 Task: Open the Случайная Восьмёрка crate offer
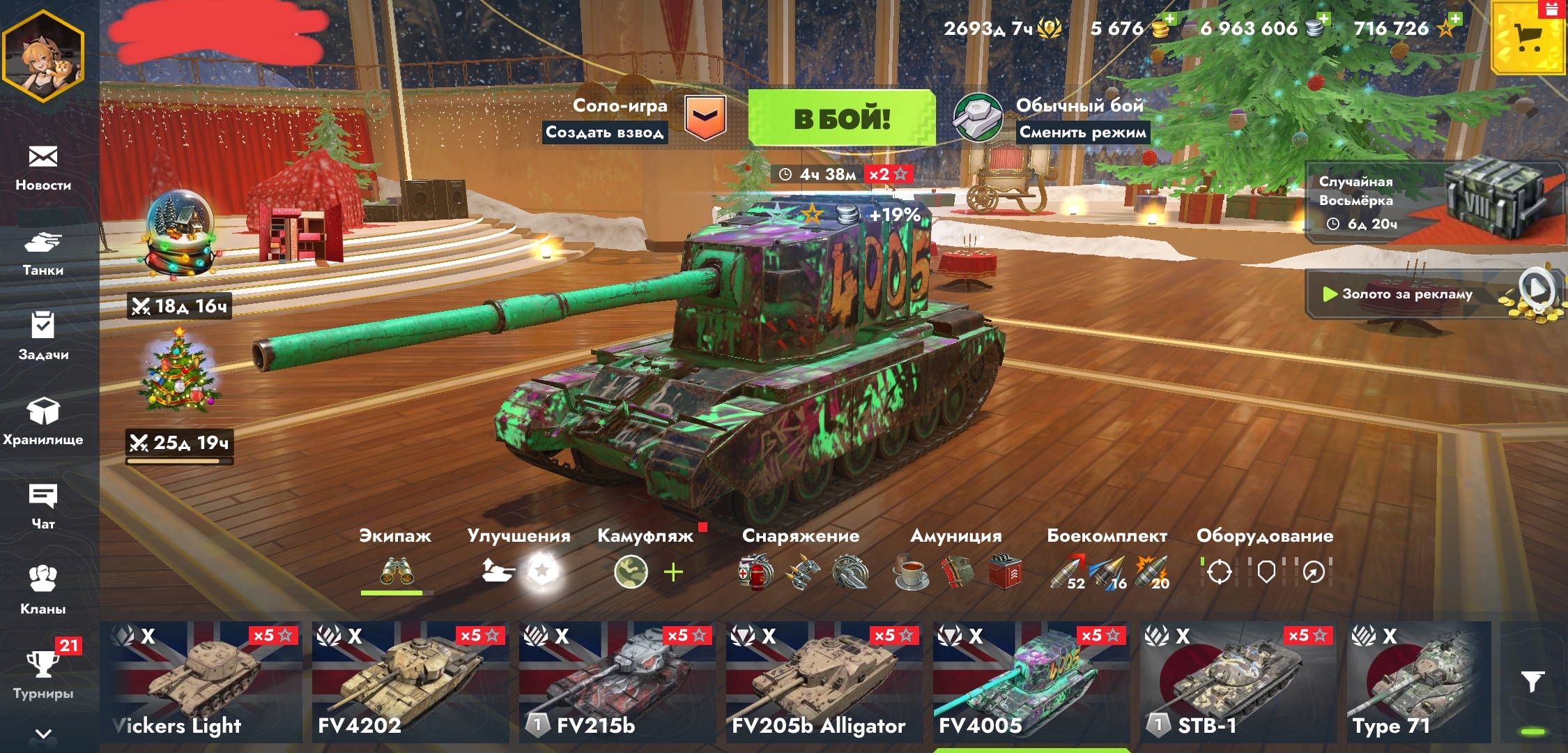click(1434, 202)
